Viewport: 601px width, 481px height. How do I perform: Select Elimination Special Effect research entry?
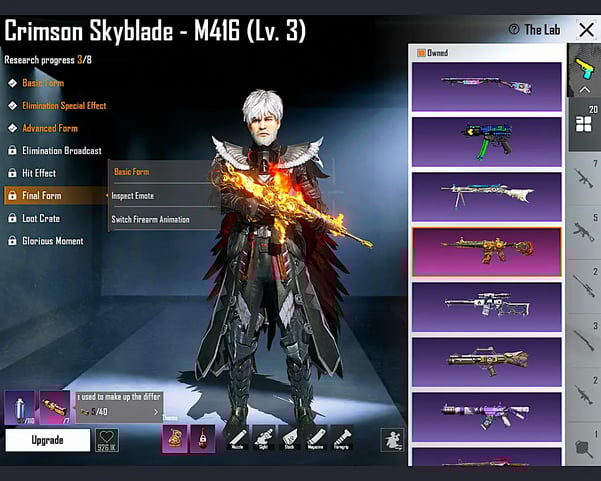click(64, 105)
